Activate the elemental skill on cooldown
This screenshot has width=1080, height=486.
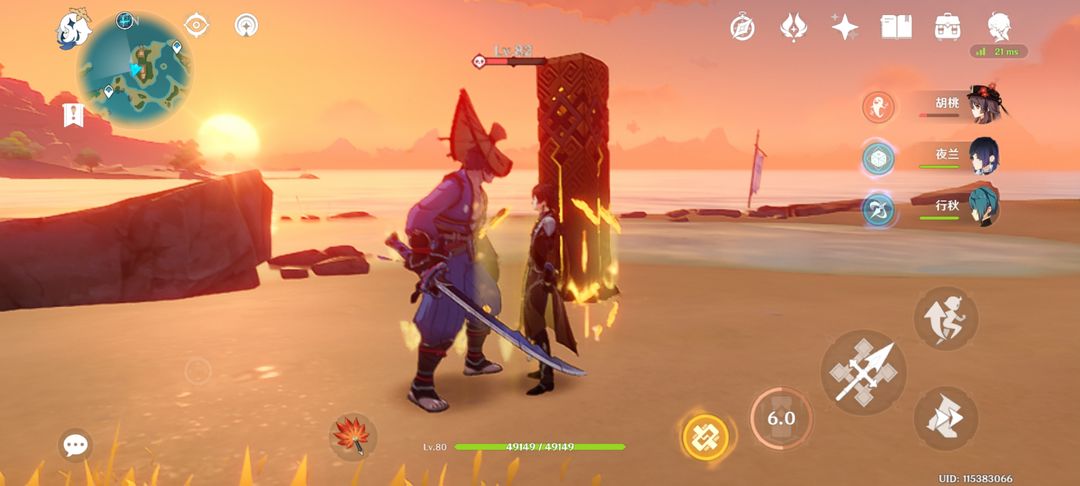click(x=781, y=418)
